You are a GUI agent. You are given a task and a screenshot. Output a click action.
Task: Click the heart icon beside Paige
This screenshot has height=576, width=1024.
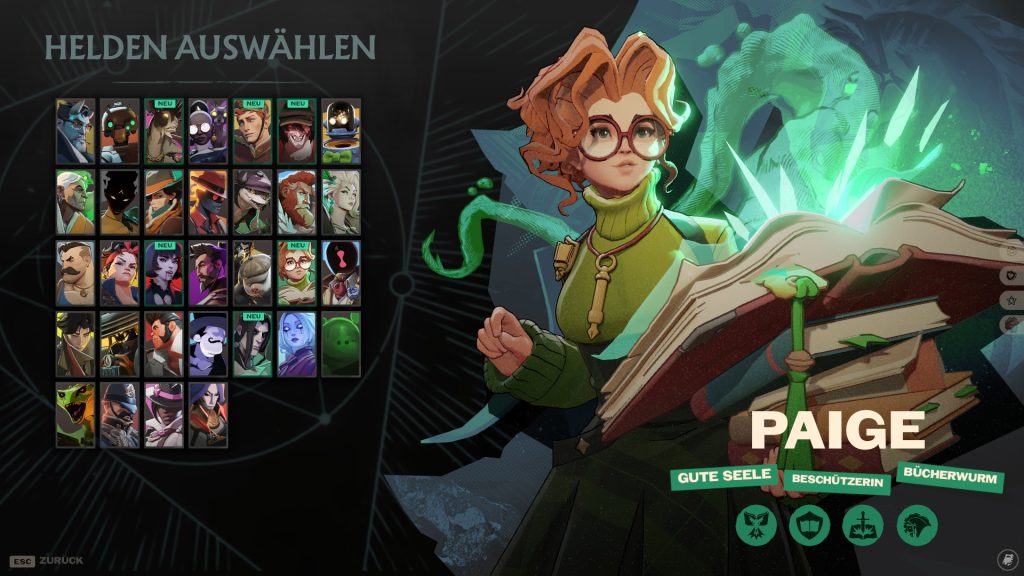click(1011, 275)
